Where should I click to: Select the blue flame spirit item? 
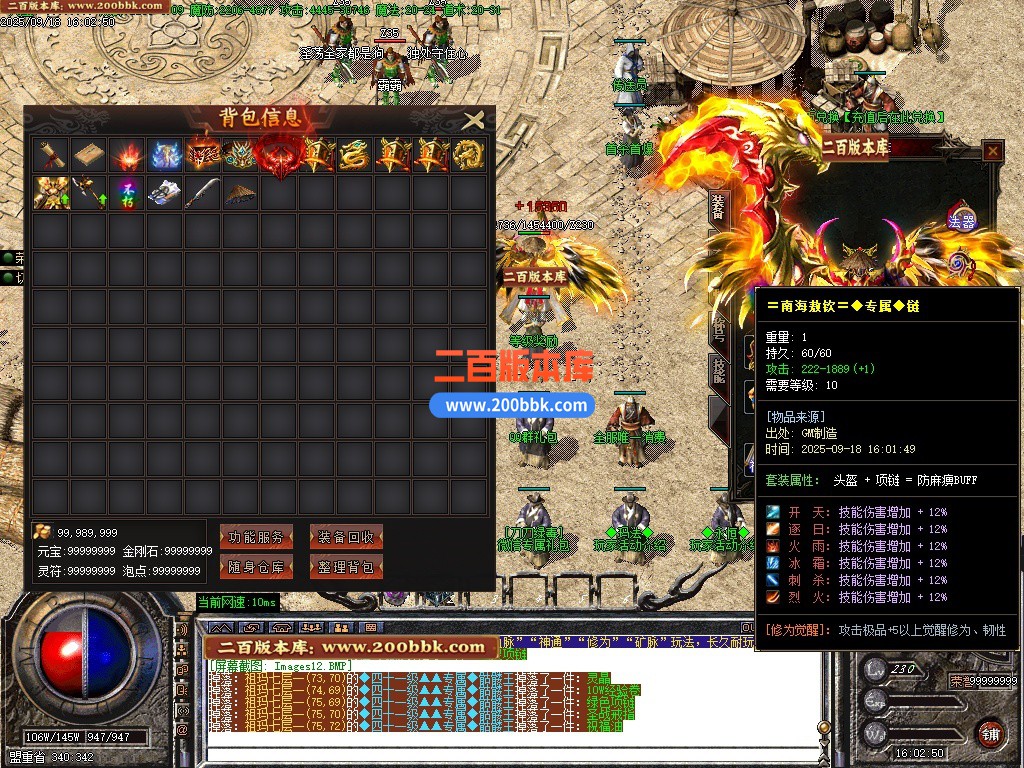click(x=164, y=155)
